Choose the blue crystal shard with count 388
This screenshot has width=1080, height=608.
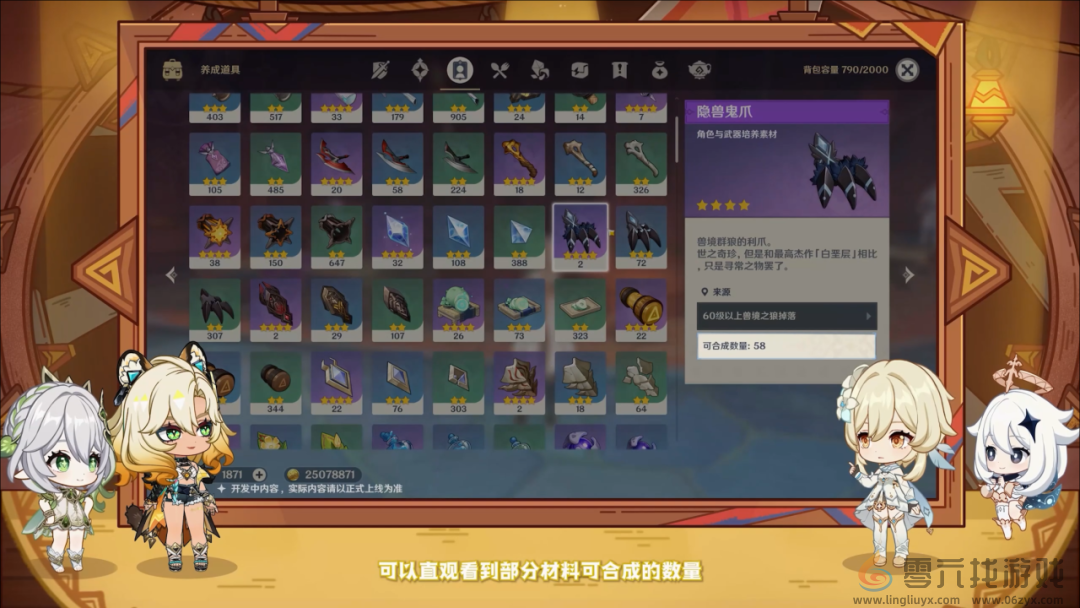click(519, 237)
